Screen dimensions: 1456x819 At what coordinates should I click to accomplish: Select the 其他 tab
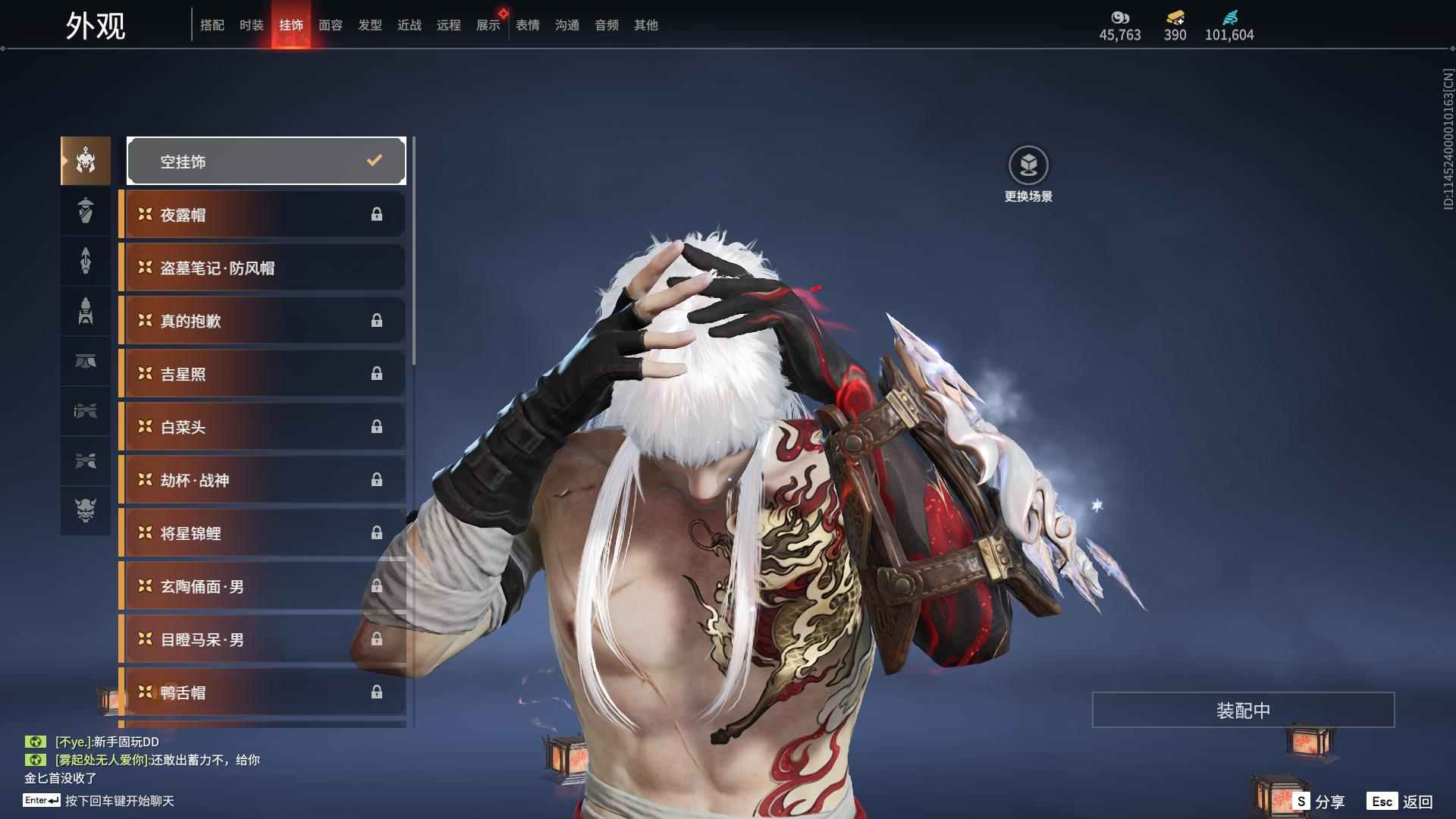(x=645, y=25)
